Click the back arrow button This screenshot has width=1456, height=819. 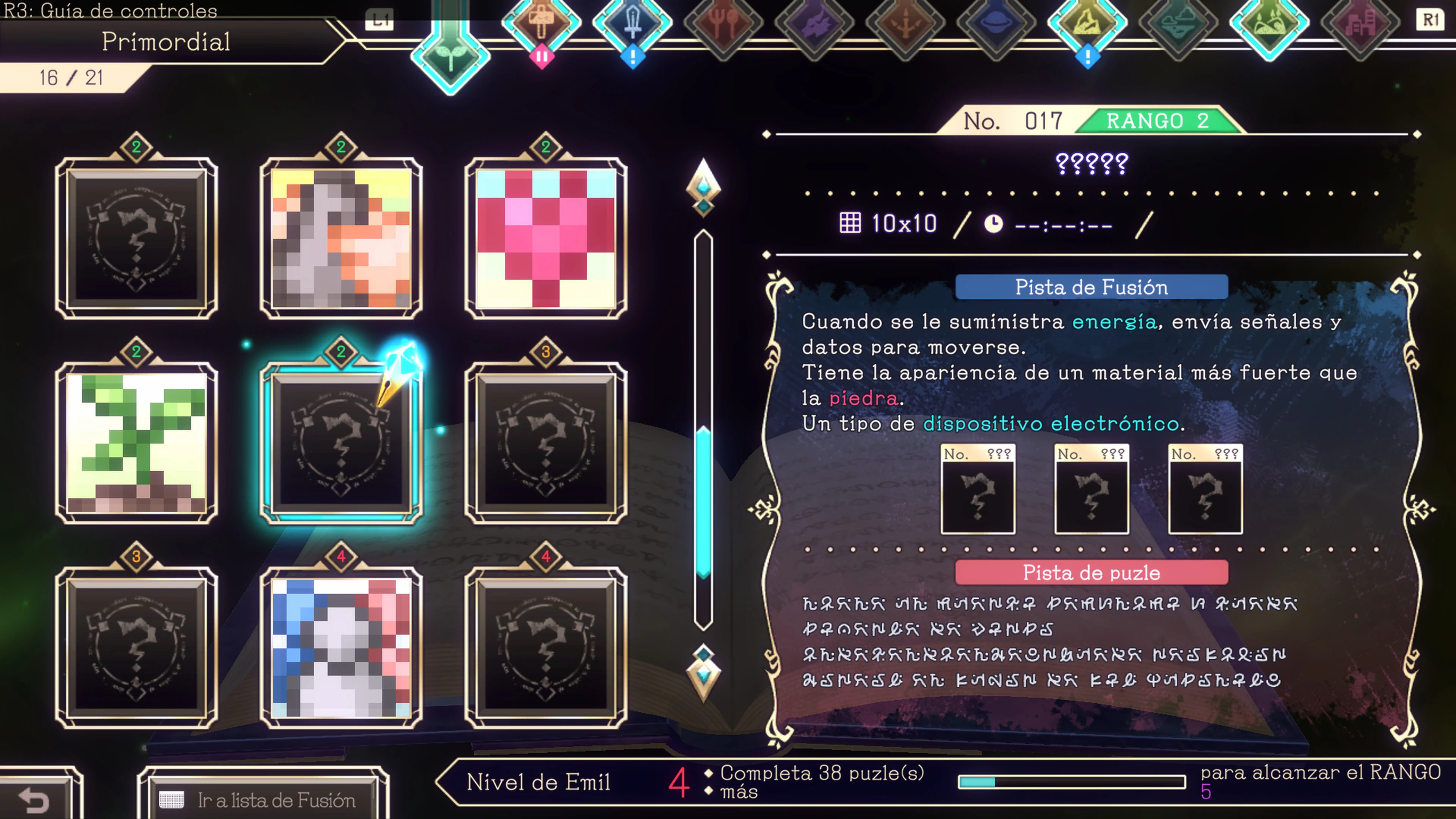[34, 800]
